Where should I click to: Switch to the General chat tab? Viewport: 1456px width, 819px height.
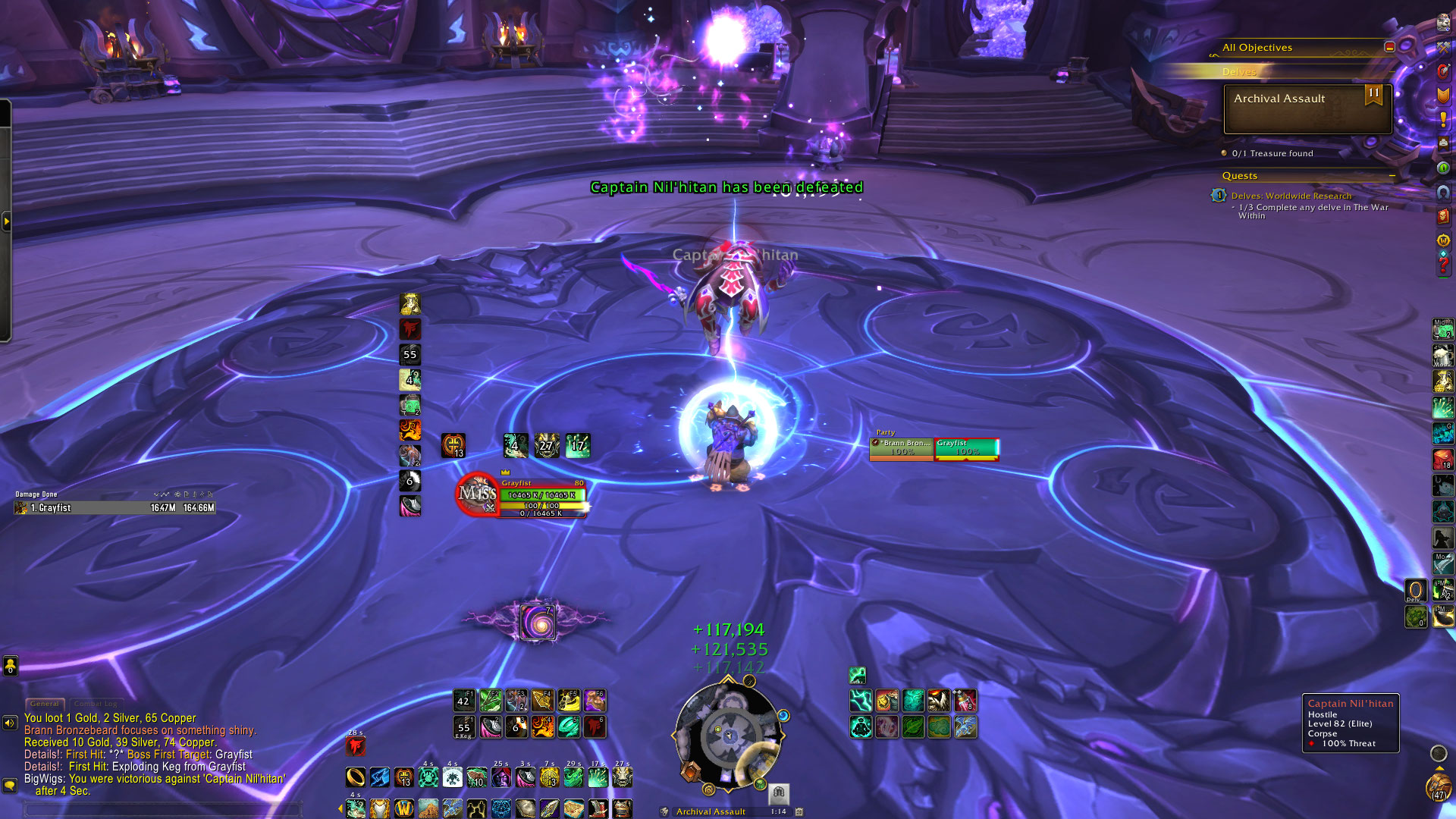click(x=45, y=704)
